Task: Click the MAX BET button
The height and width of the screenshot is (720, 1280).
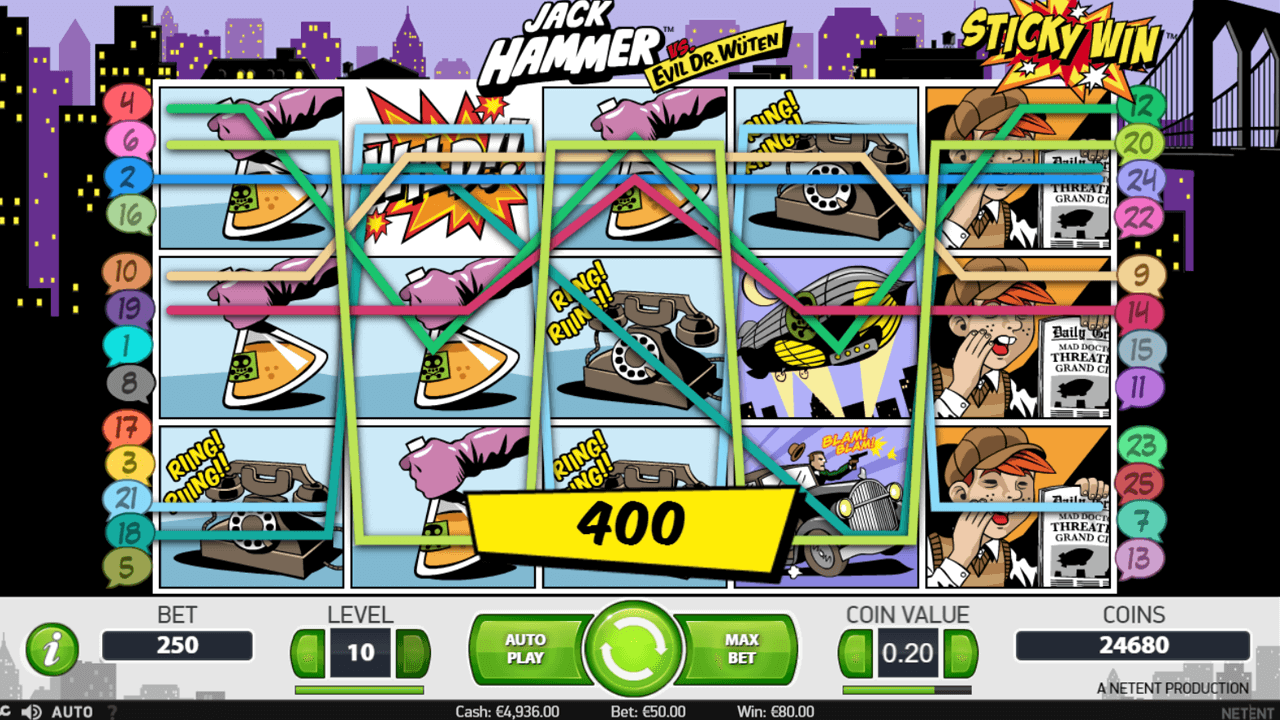Action: pyautogui.click(x=741, y=650)
